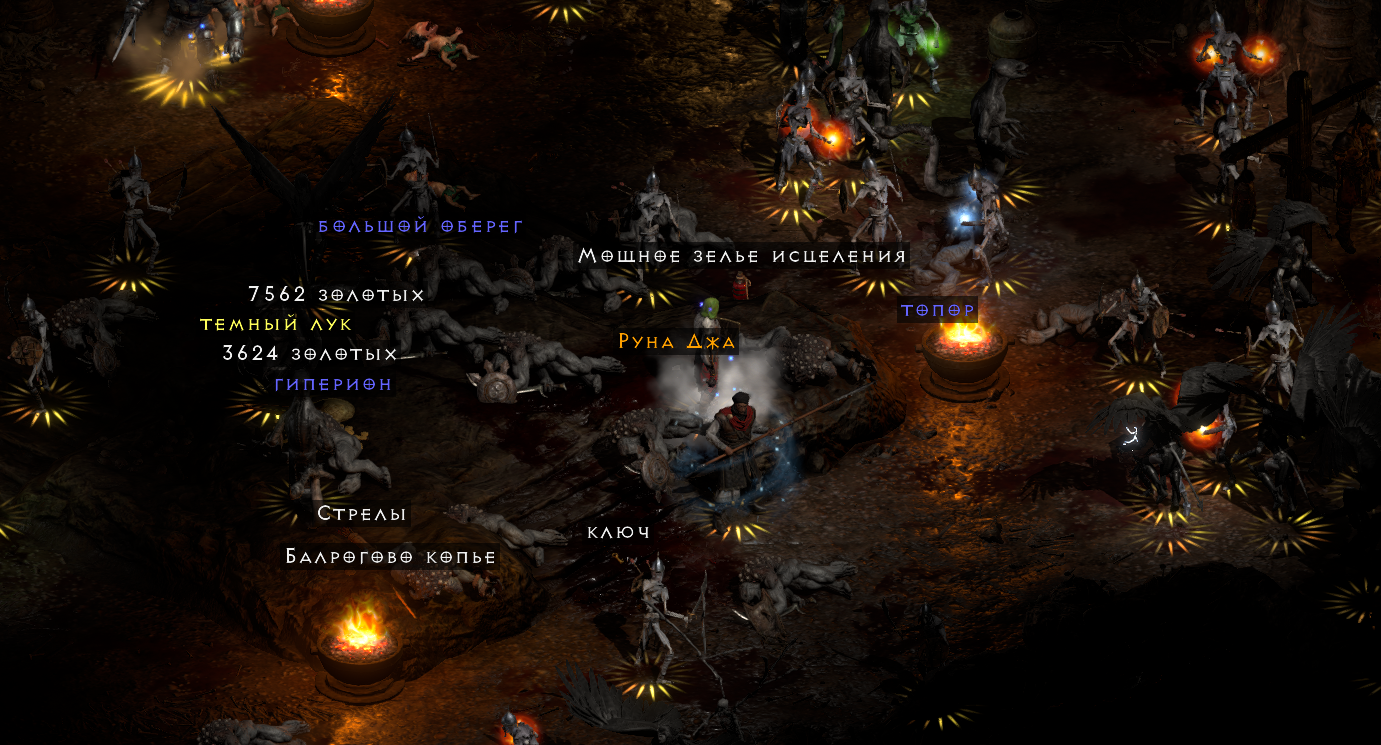This screenshot has height=745, width=1381.
Task: Pick up the "Стрелы" arrows
Action: 362,514
